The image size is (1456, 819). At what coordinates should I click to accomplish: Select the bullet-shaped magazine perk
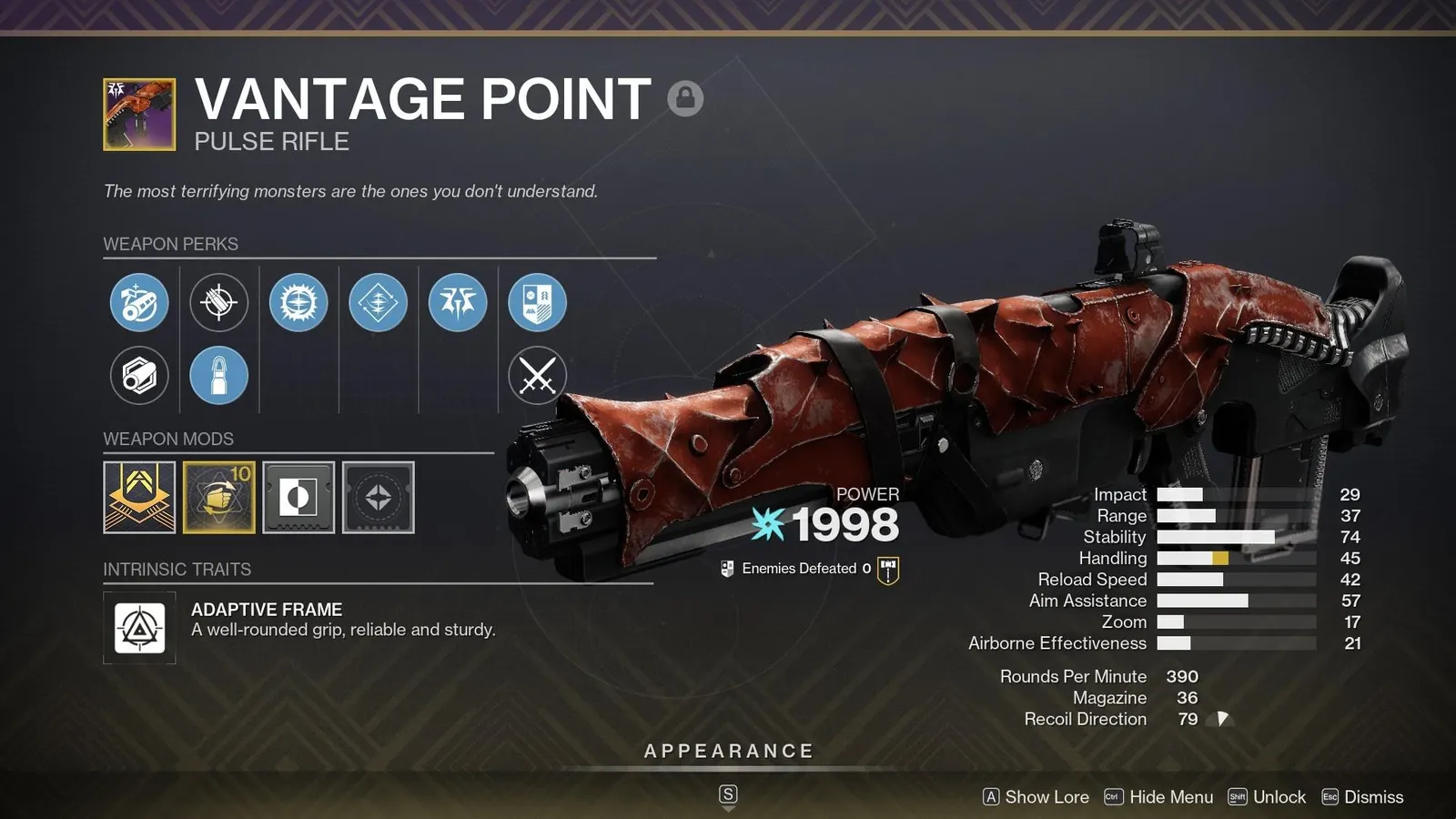coord(218,376)
